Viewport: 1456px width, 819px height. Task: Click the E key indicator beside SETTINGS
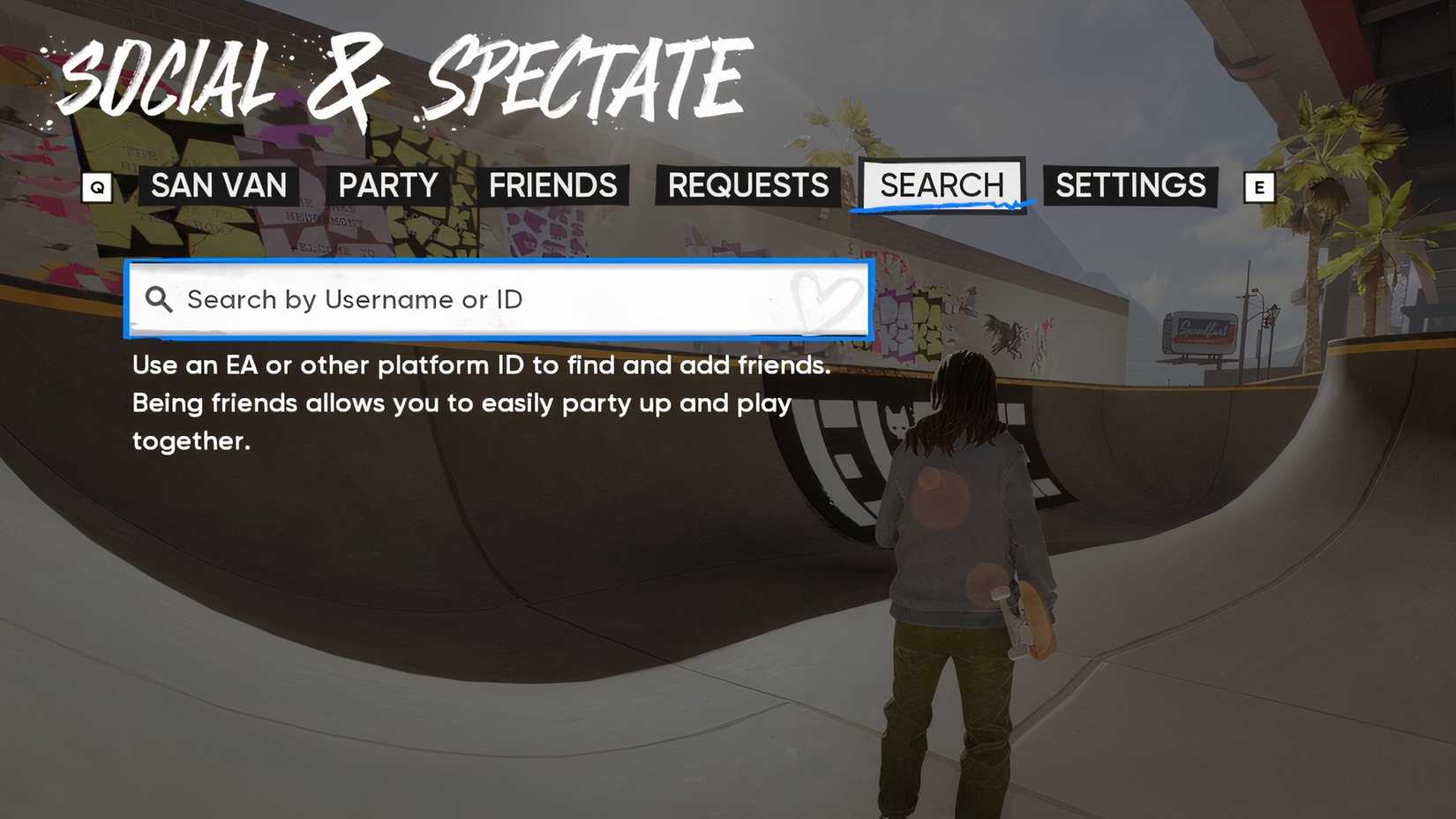click(x=1259, y=186)
